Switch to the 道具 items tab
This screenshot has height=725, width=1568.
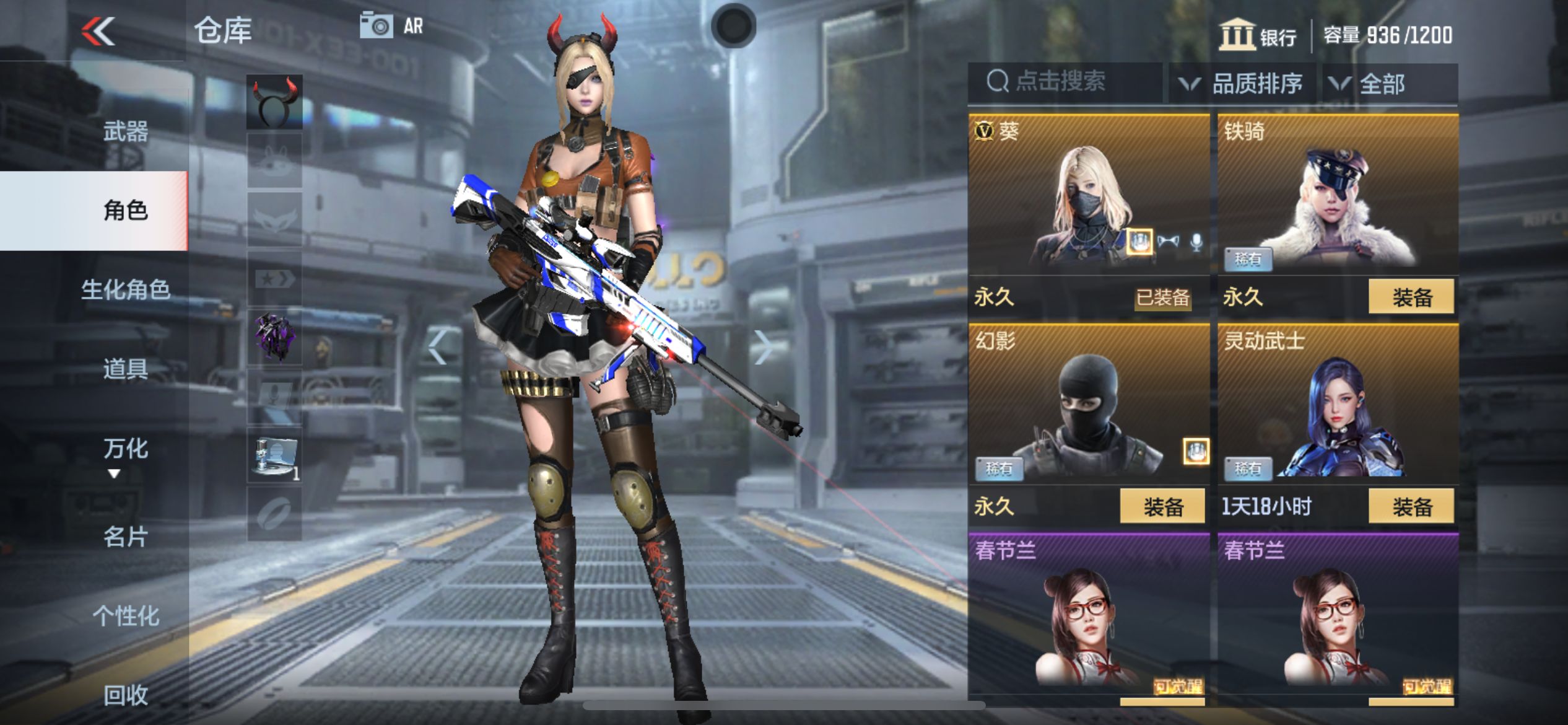tap(125, 369)
